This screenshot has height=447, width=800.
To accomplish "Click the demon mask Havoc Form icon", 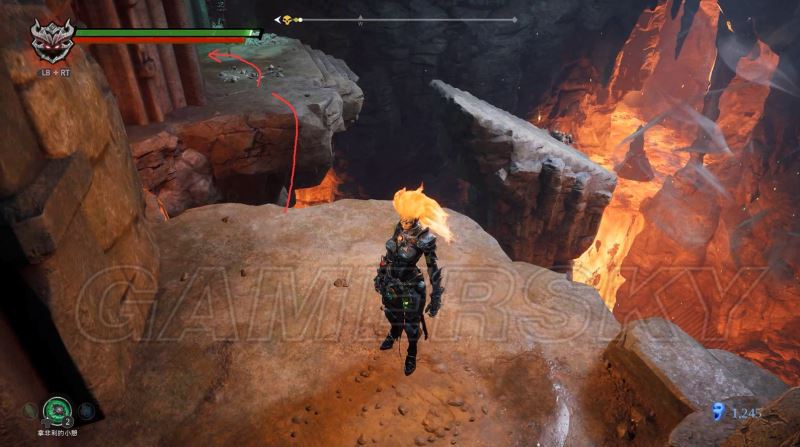I will pos(50,42).
